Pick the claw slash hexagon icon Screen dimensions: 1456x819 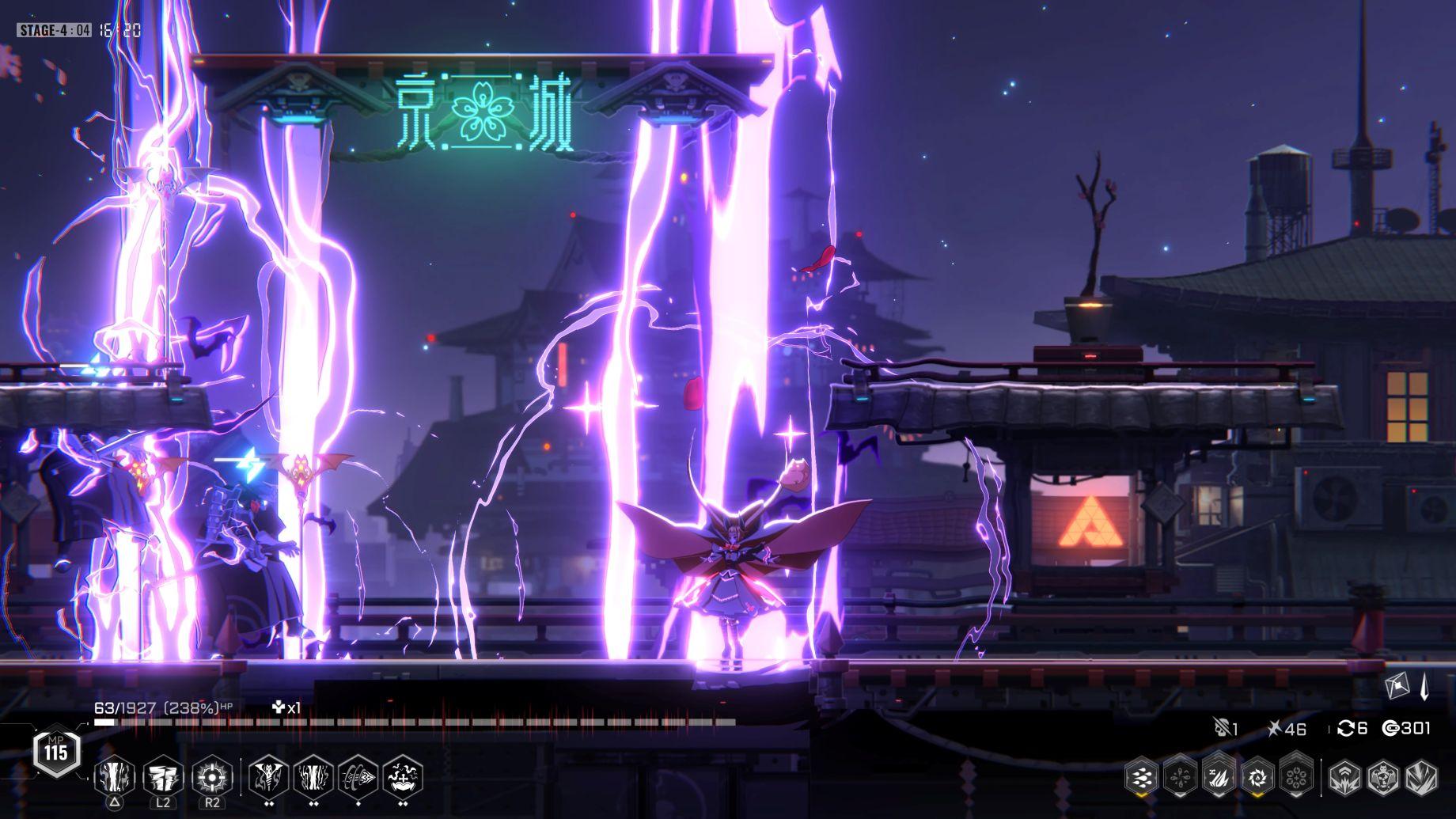(1219, 778)
